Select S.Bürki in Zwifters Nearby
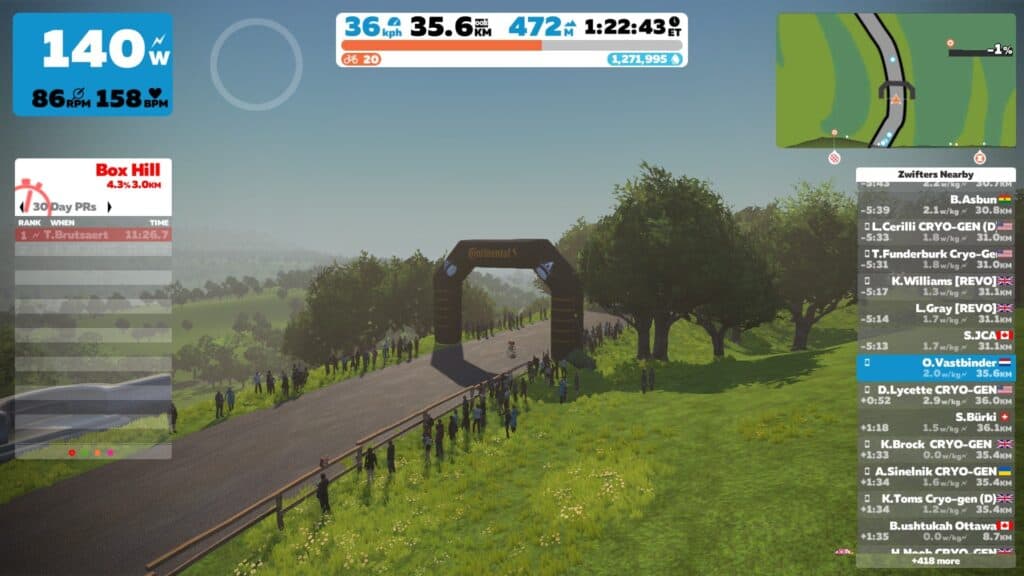This screenshot has width=1024, height=576. tap(936, 421)
